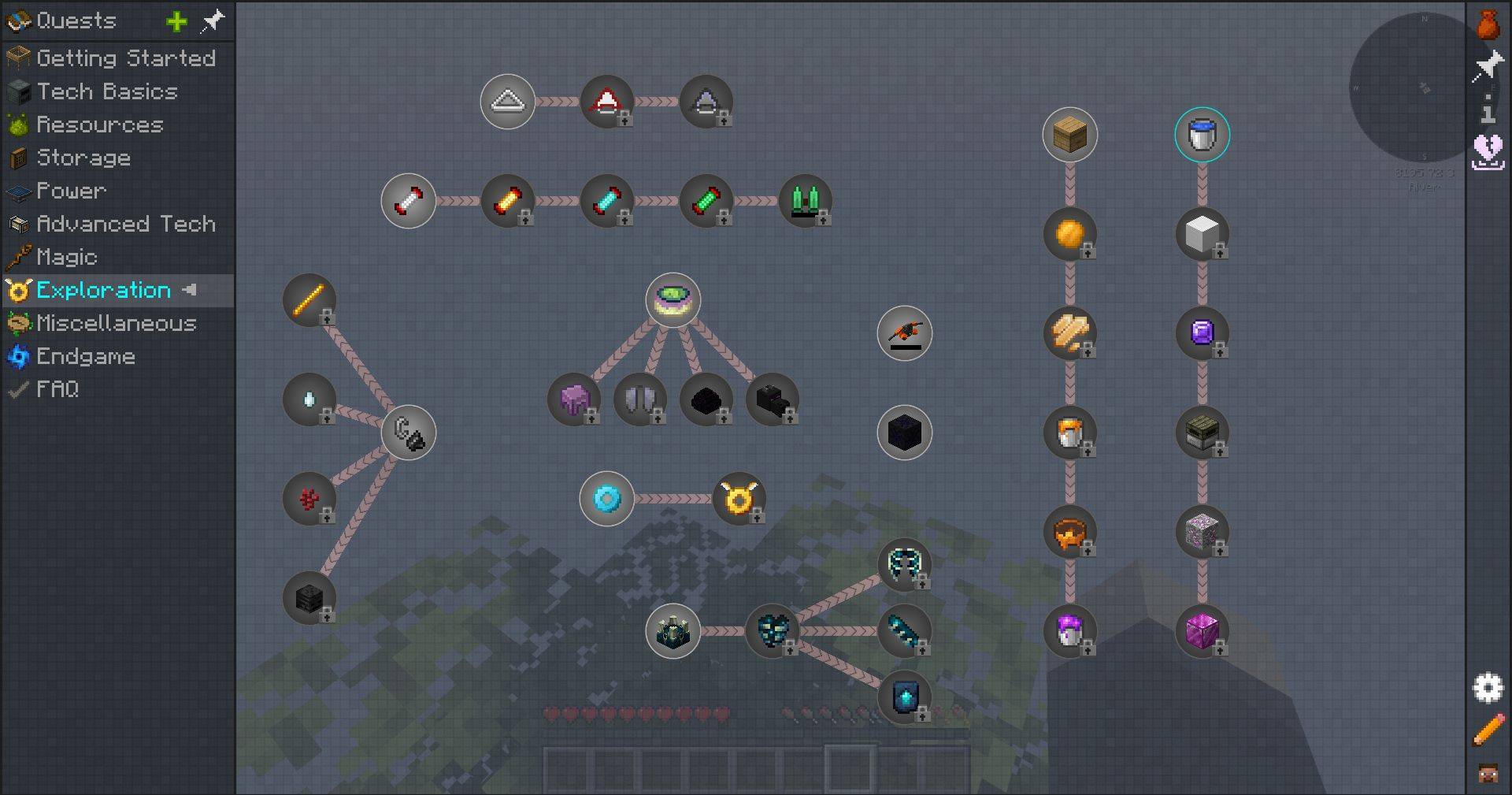
Task: Toggle the pin icon above the chapter list
Action: tap(213, 21)
